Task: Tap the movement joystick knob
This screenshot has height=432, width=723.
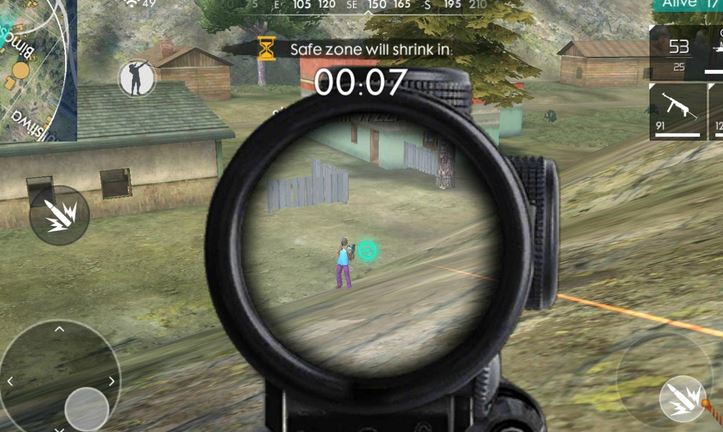Action: click(x=86, y=408)
